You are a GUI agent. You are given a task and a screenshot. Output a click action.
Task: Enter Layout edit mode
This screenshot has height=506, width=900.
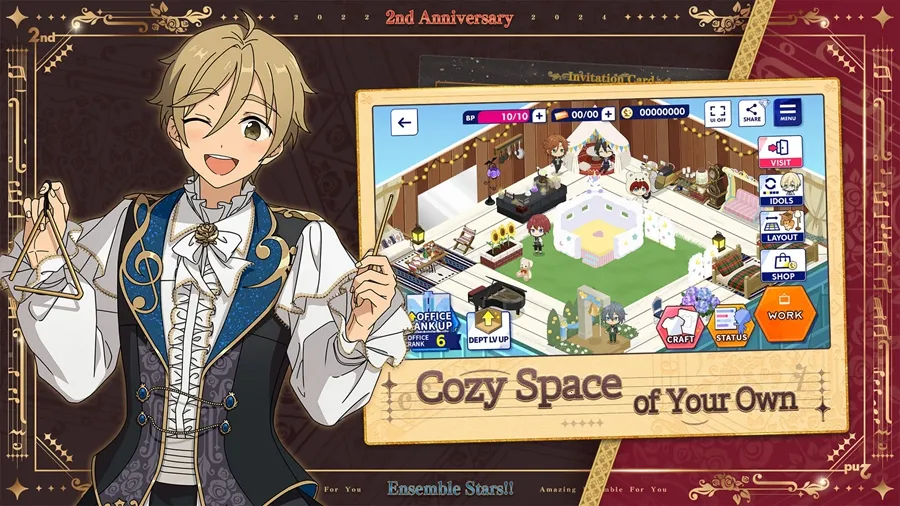(x=780, y=228)
